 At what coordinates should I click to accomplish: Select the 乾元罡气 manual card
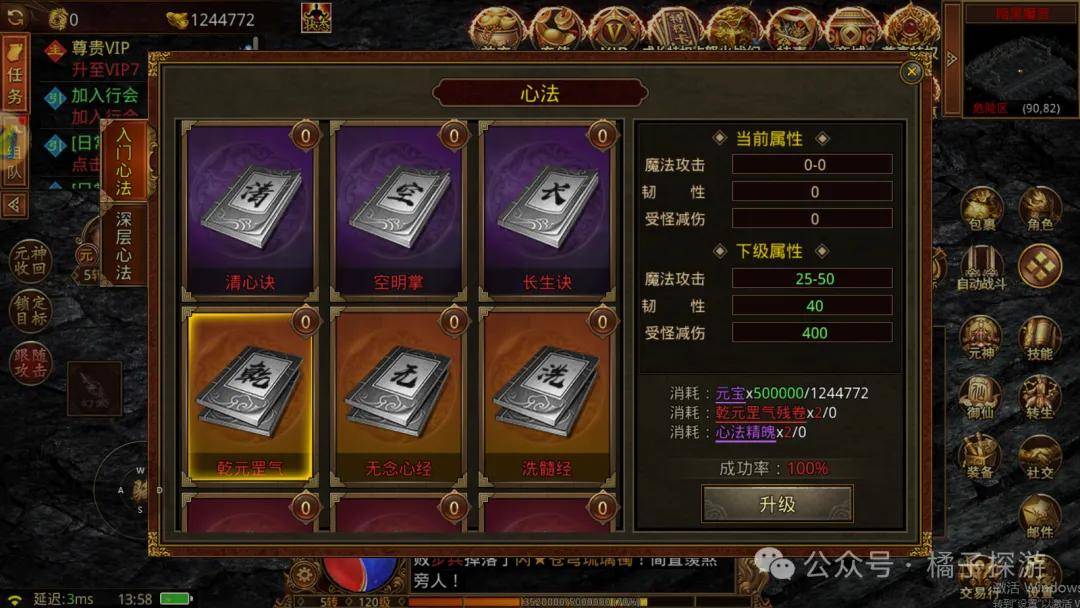248,395
